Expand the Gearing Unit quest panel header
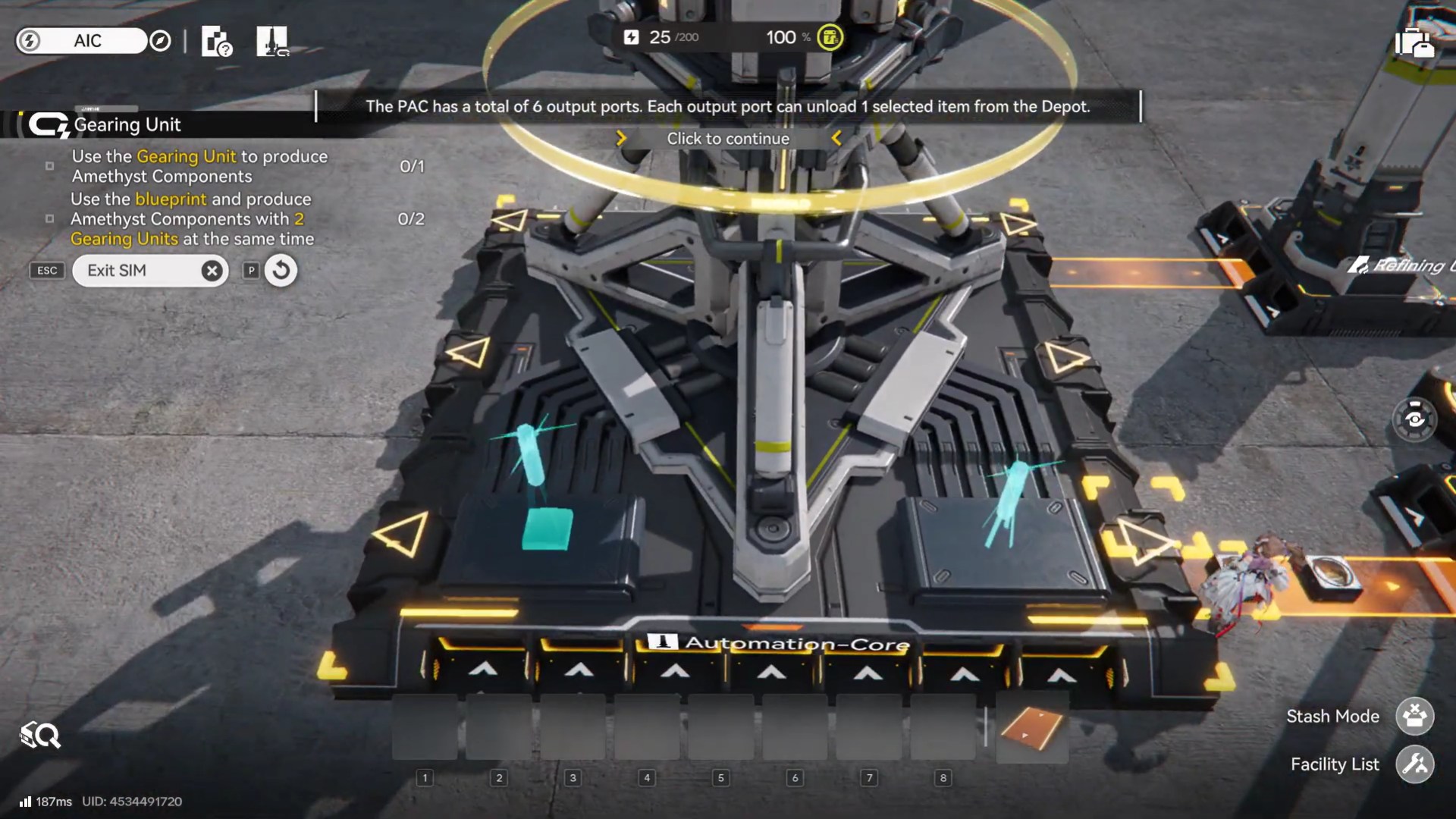 tap(125, 124)
